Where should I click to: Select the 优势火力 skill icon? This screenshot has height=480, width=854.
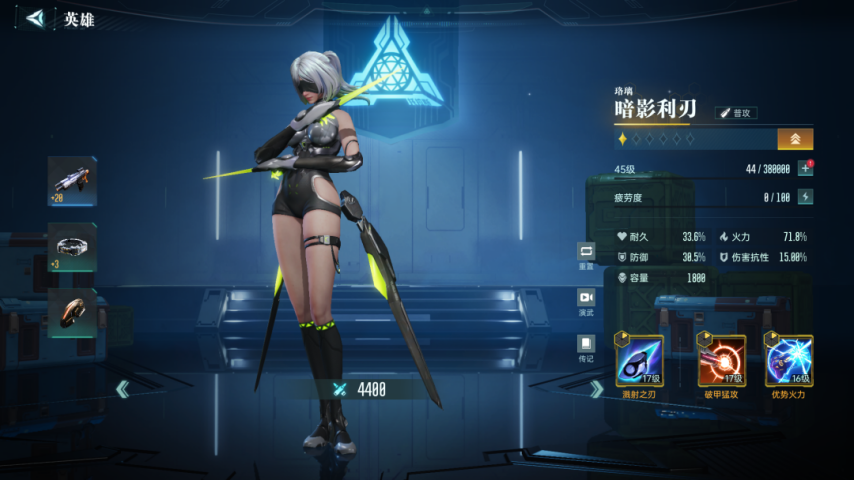pyautogui.click(x=788, y=361)
